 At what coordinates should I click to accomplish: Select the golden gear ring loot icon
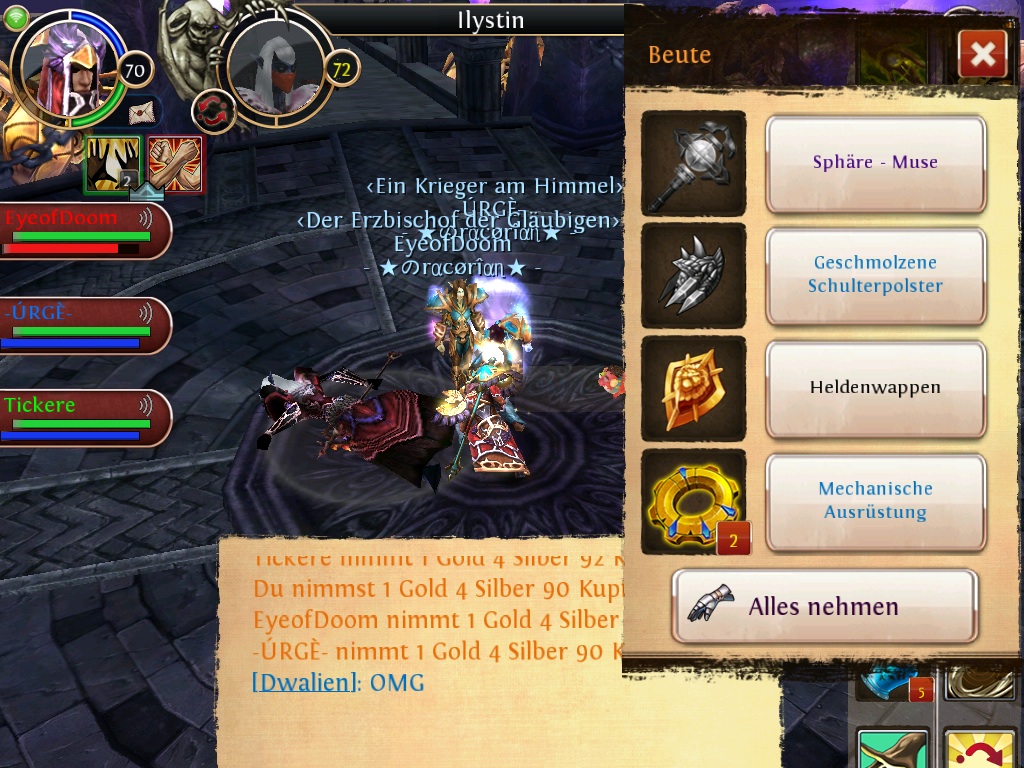click(693, 501)
